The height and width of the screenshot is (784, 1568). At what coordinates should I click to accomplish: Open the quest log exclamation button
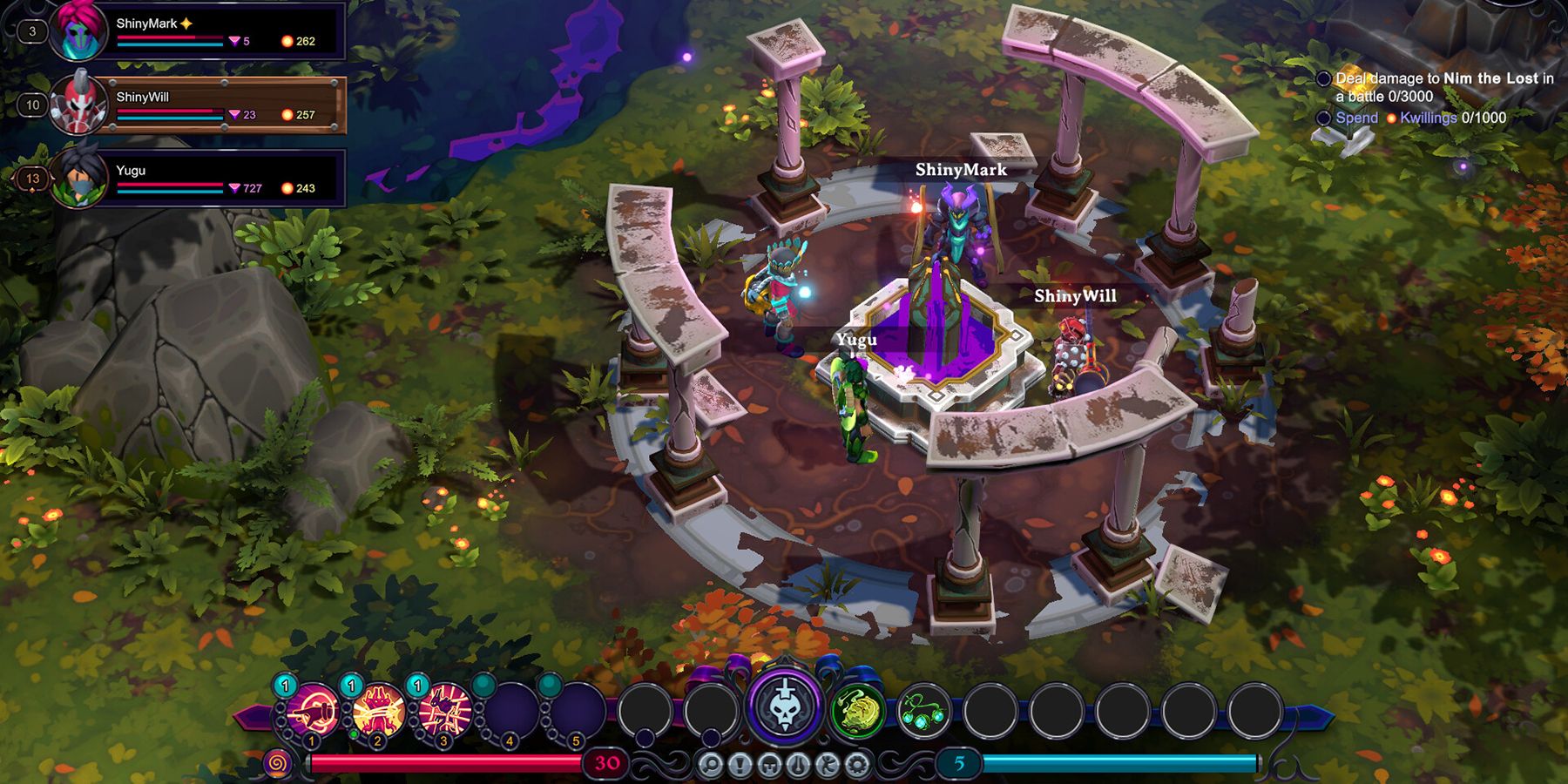coord(740,766)
